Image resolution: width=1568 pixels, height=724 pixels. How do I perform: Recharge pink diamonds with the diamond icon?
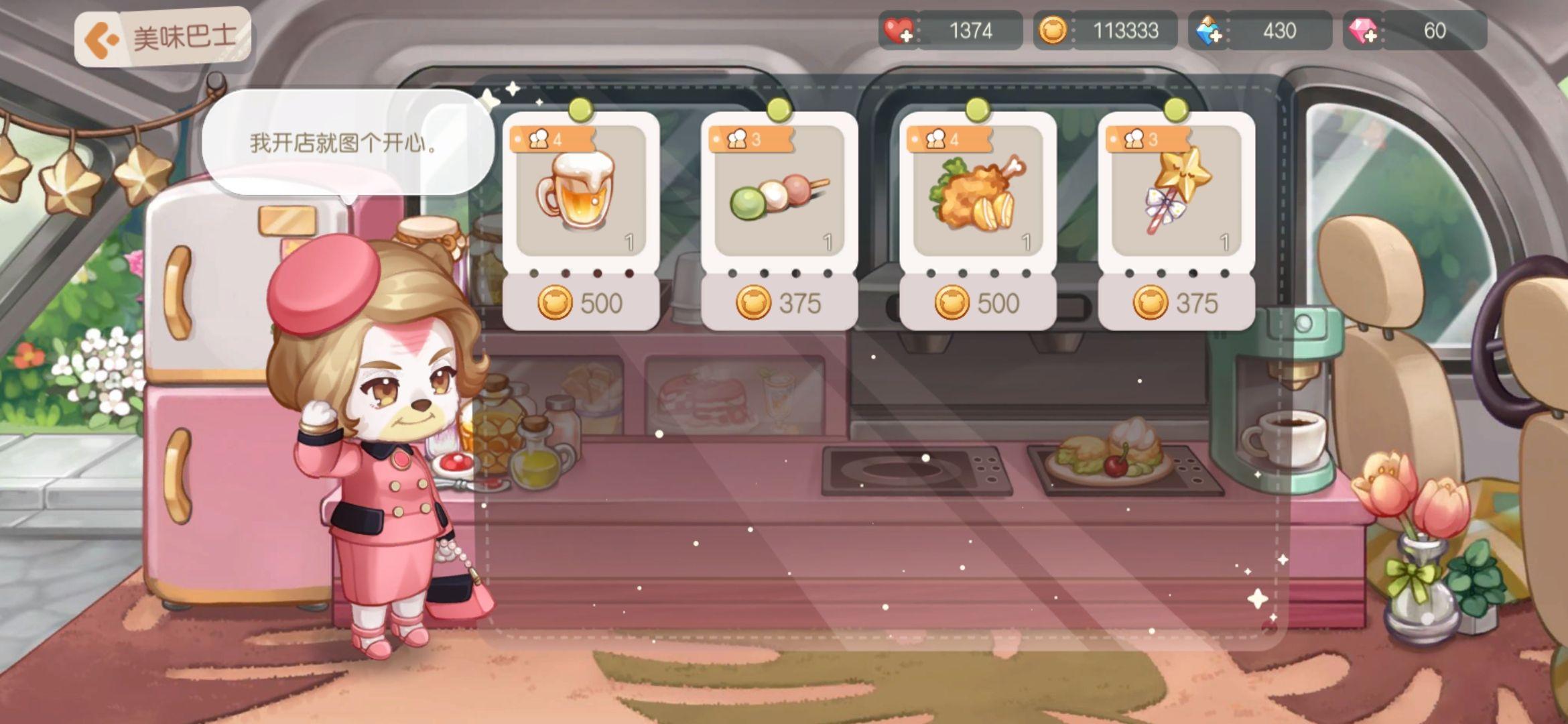(1363, 31)
